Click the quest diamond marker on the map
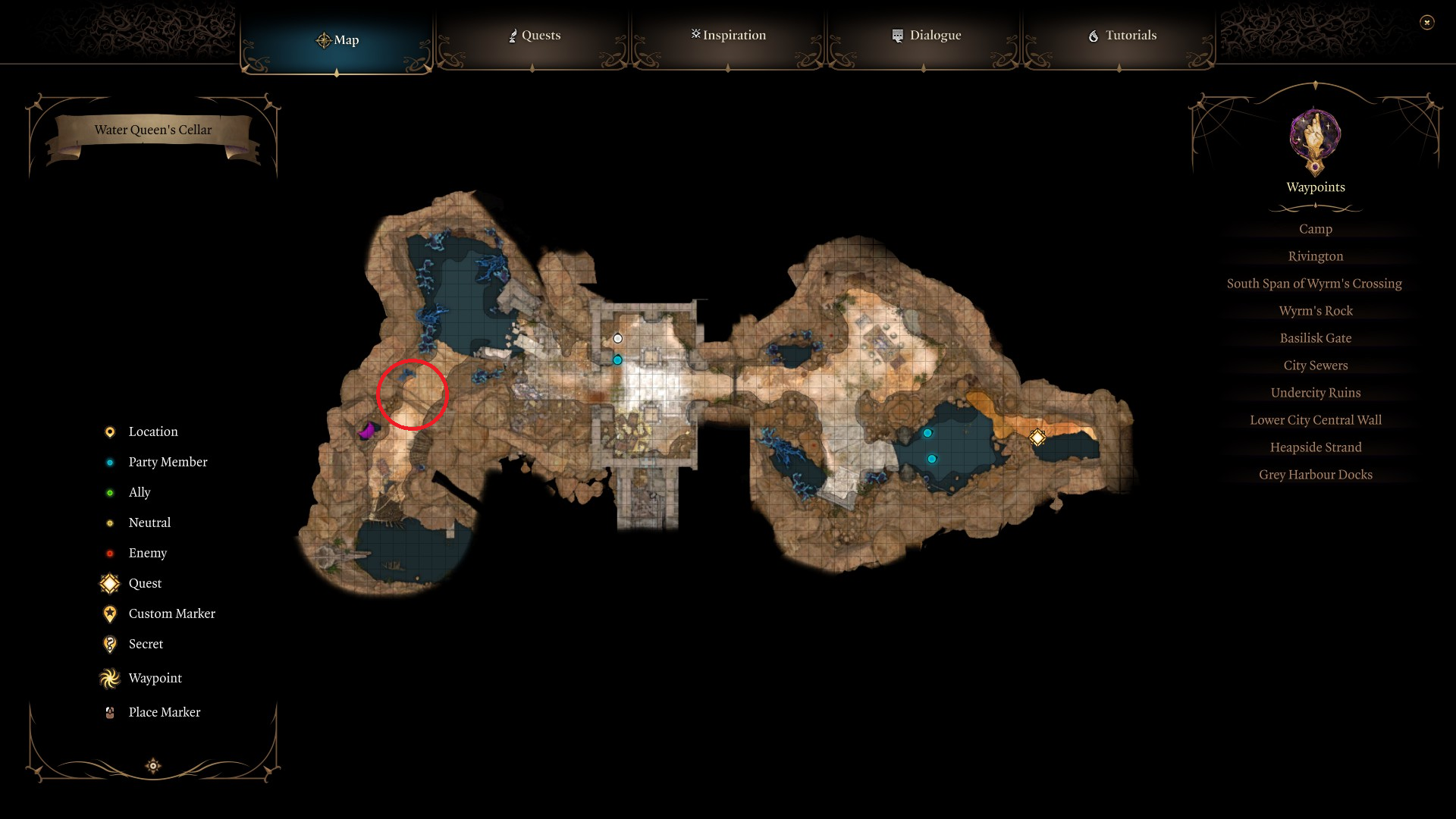The image size is (1456, 819). [1036, 437]
